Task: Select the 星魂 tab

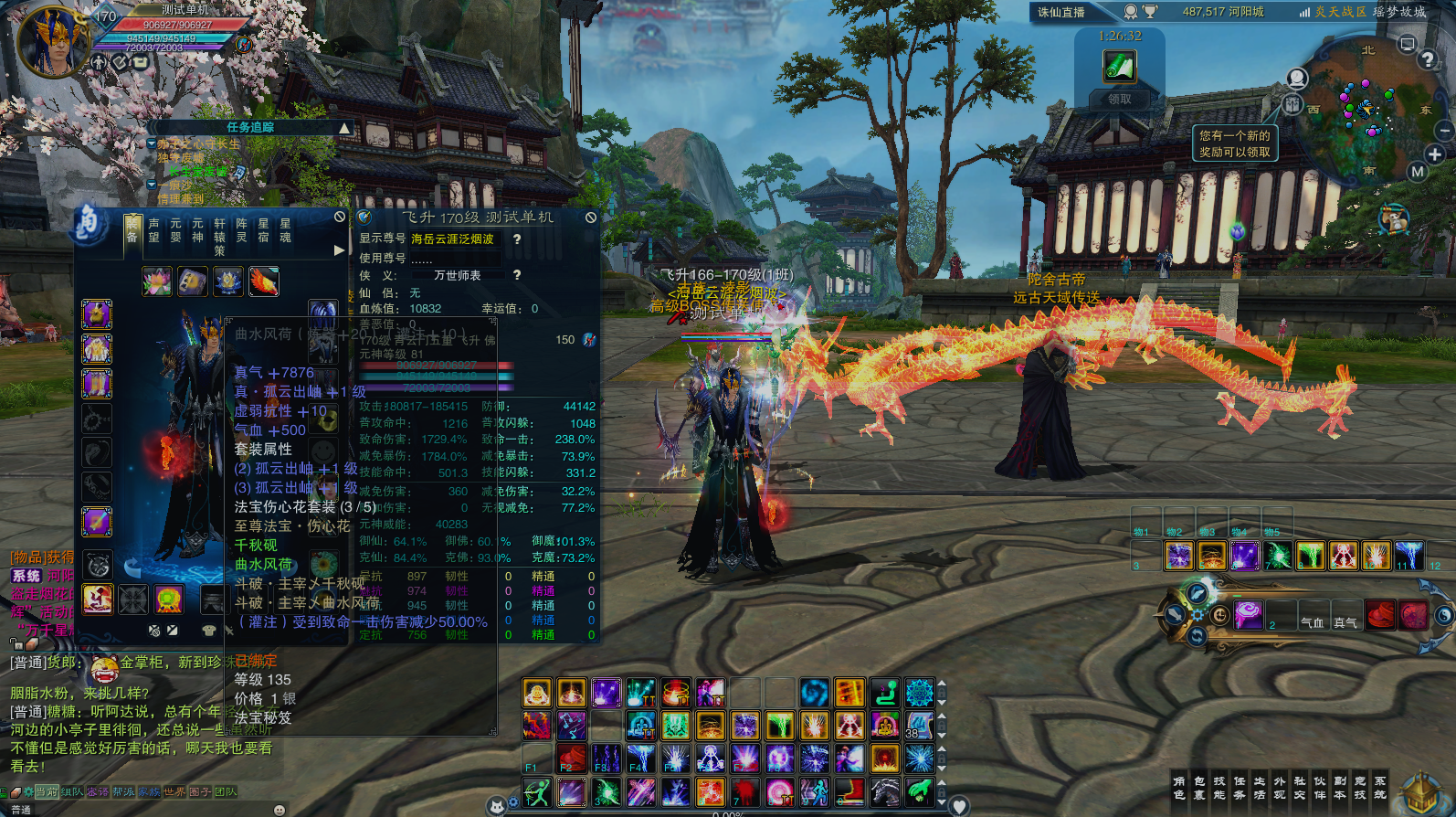Action: [x=285, y=230]
